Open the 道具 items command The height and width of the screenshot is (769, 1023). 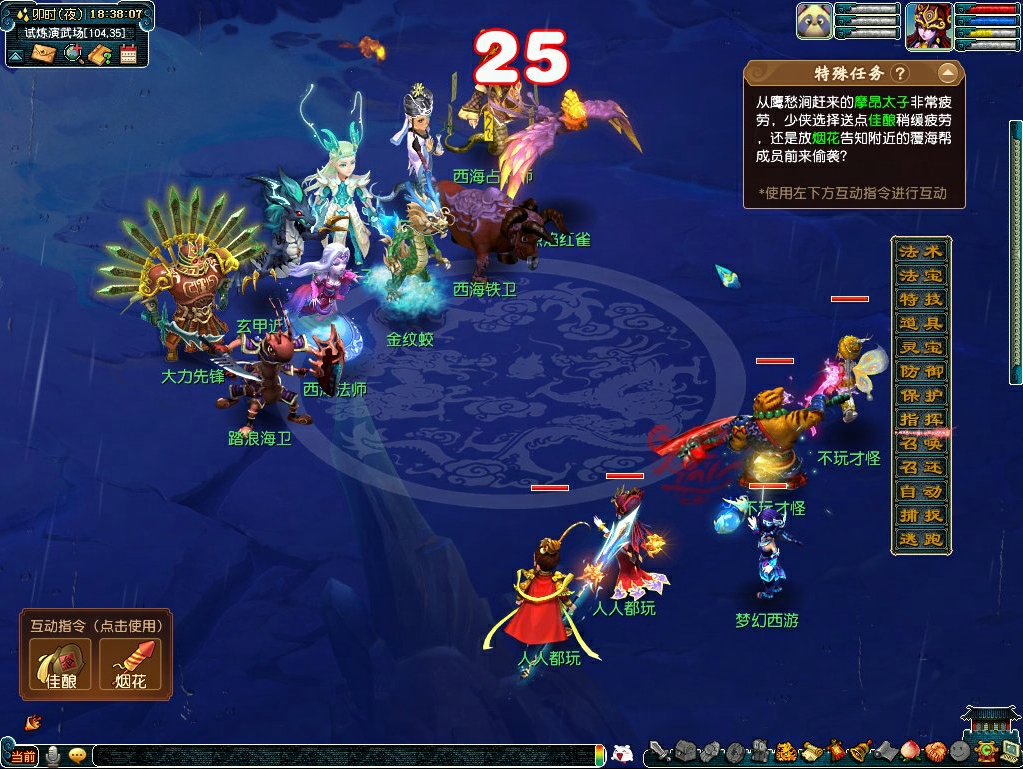tap(920, 323)
